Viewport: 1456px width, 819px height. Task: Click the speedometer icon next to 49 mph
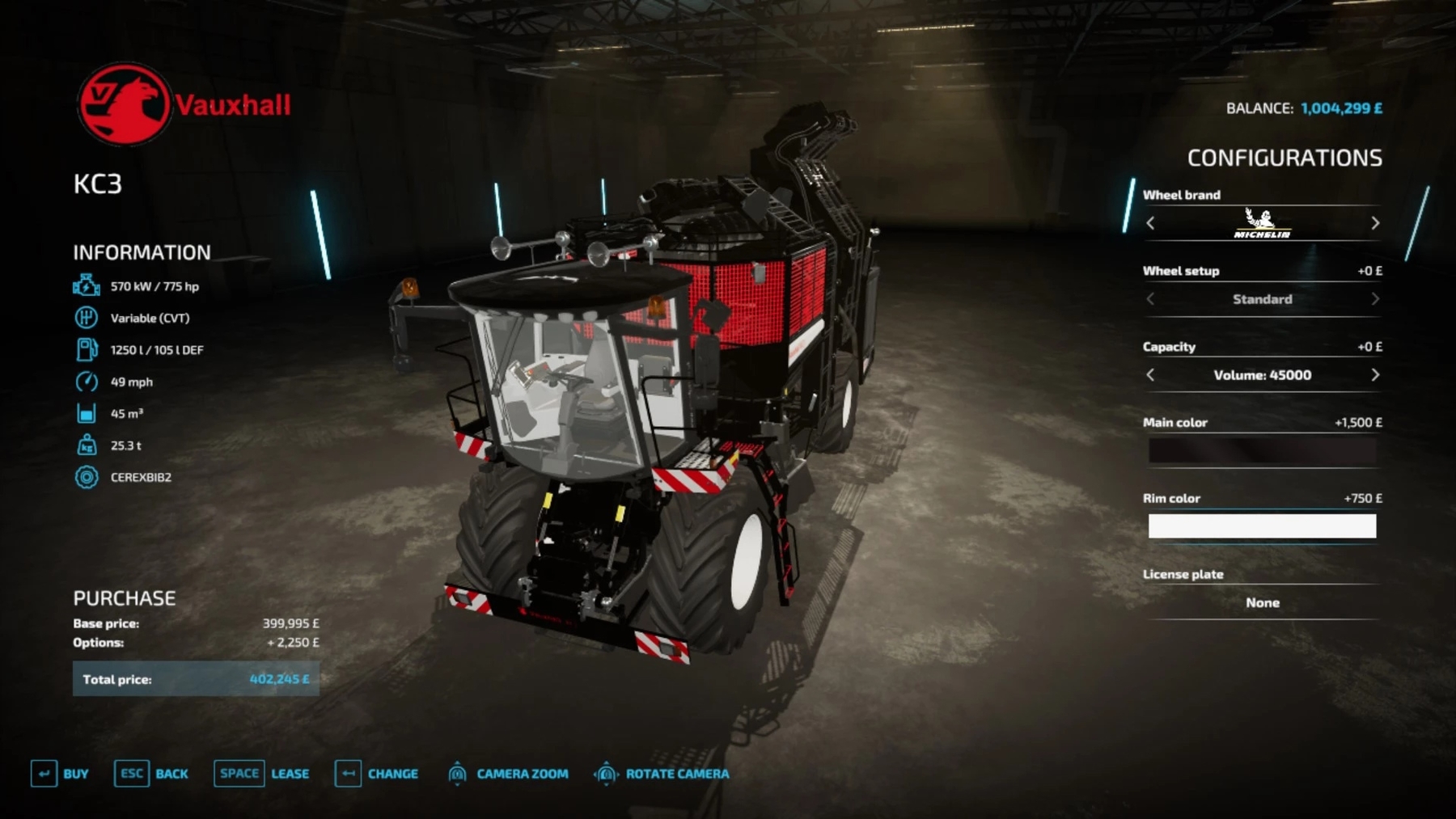click(85, 382)
